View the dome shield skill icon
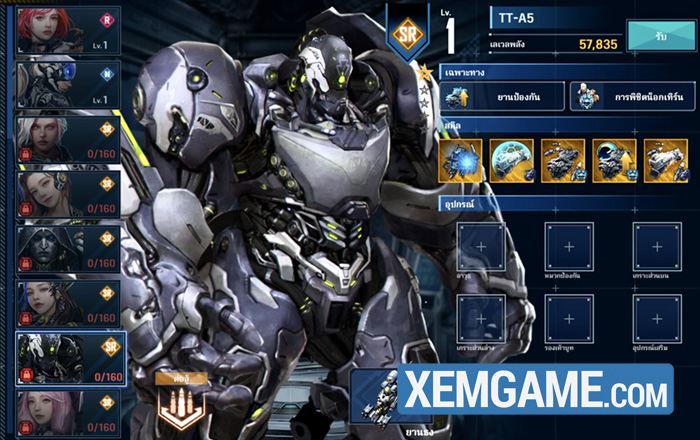The height and width of the screenshot is (440, 700). click(513, 161)
